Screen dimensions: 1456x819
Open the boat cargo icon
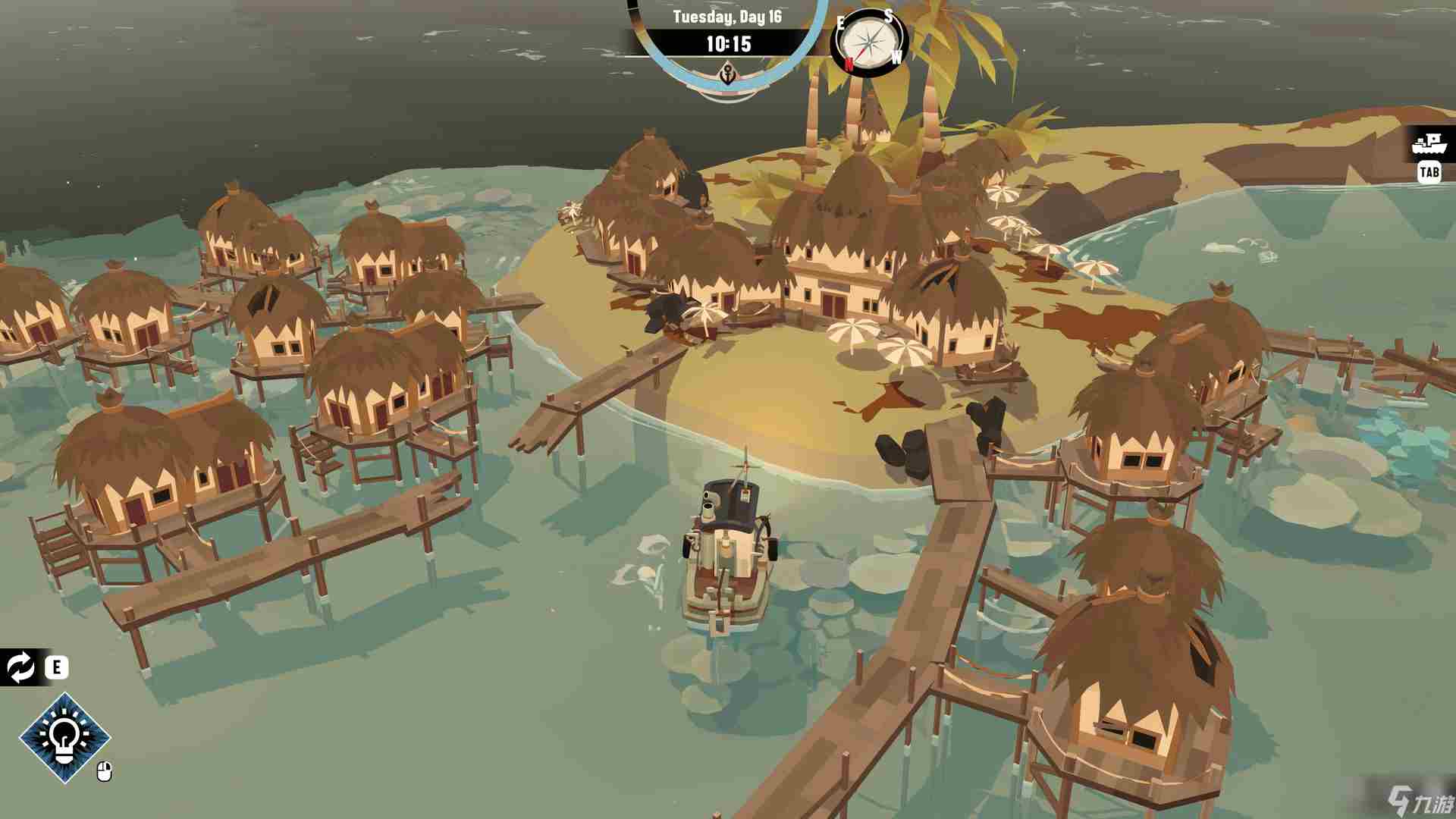coord(1429,143)
